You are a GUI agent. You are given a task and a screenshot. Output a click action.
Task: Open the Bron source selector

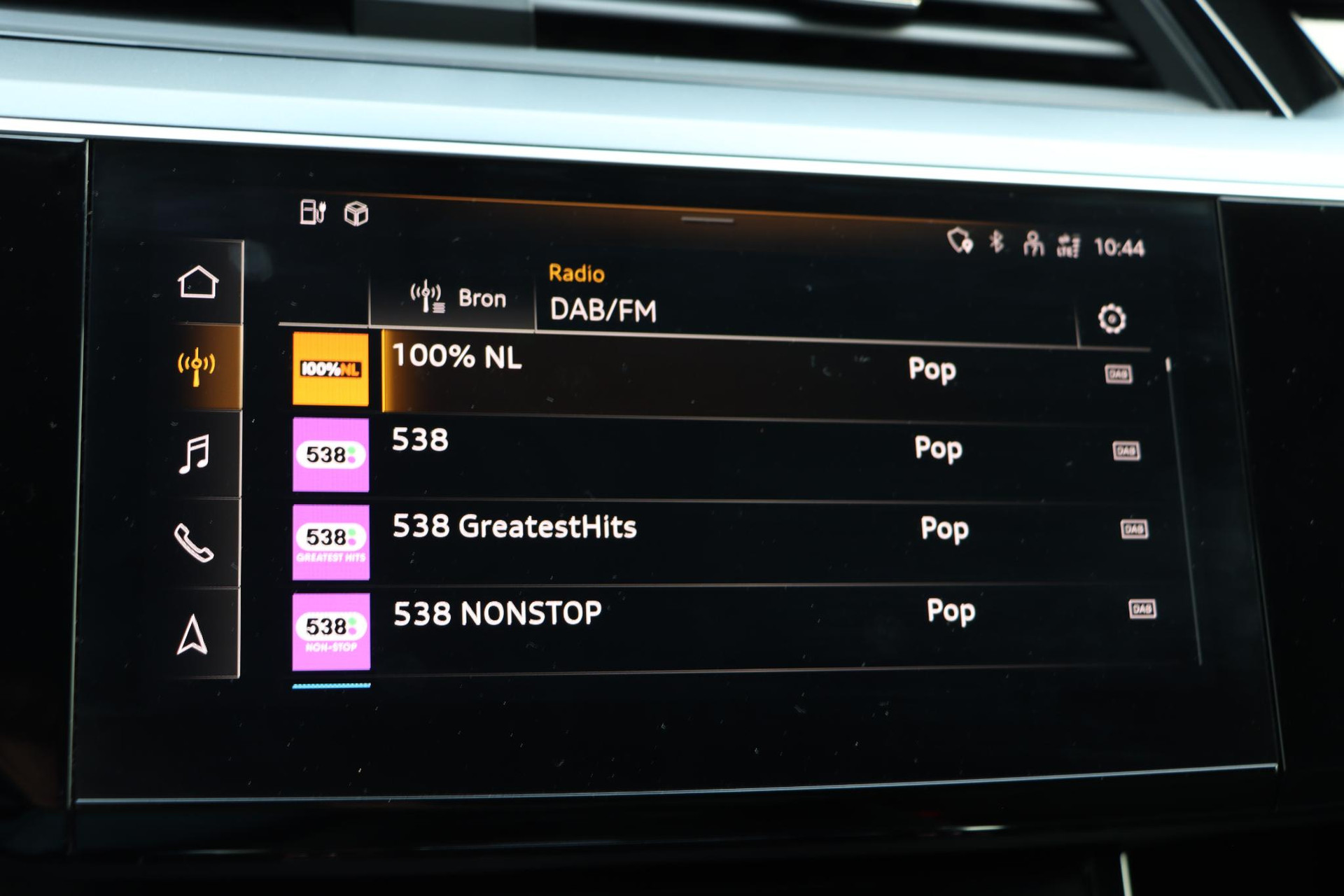(x=458, y=298)
